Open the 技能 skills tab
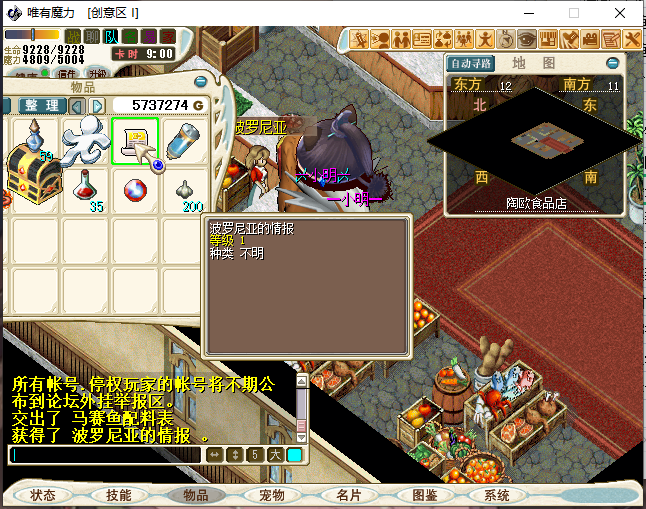This screenshot has height=509, width=646. [x=119, y=495]
